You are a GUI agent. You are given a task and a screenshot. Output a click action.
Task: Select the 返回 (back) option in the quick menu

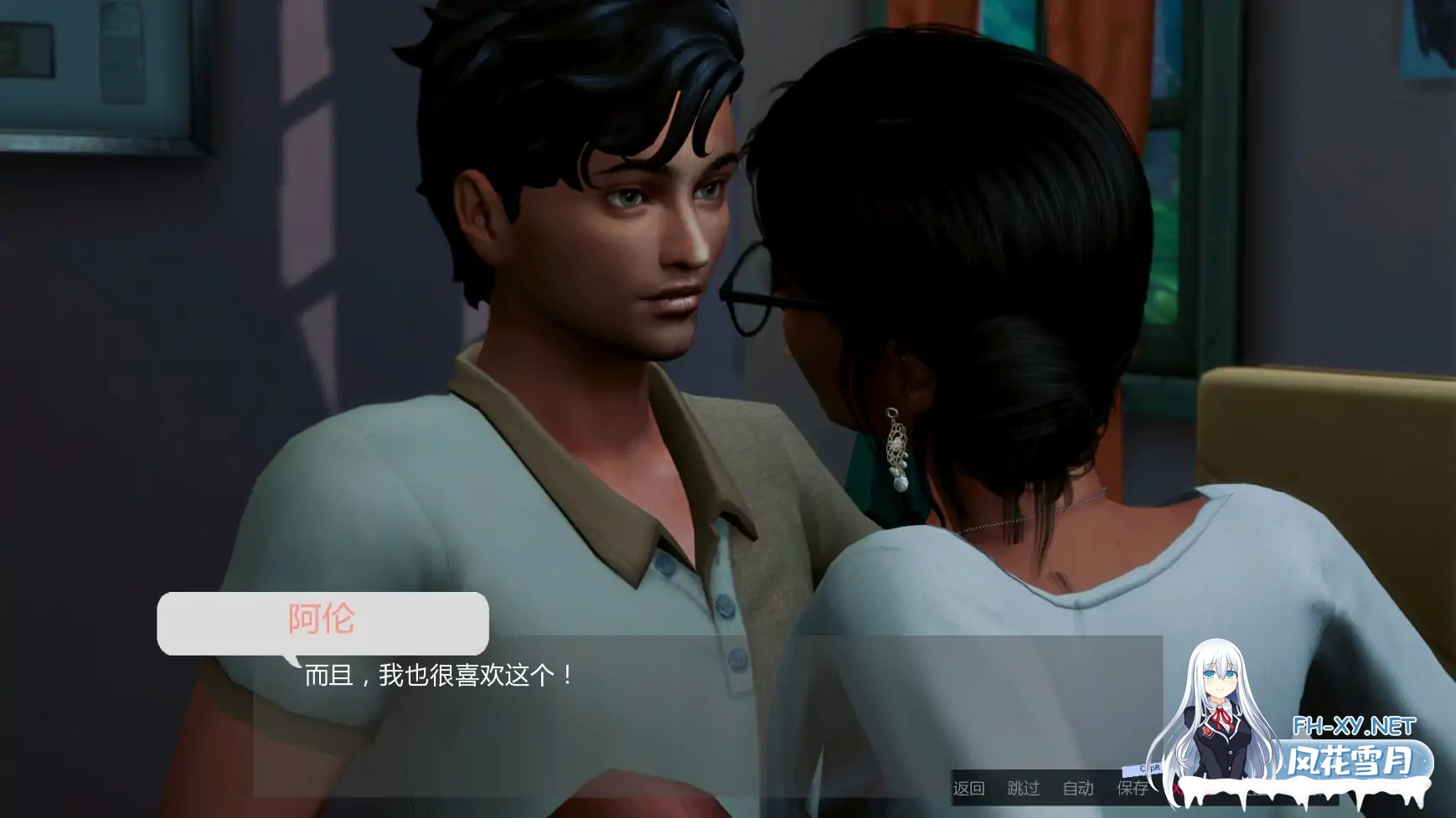[969, 787]
